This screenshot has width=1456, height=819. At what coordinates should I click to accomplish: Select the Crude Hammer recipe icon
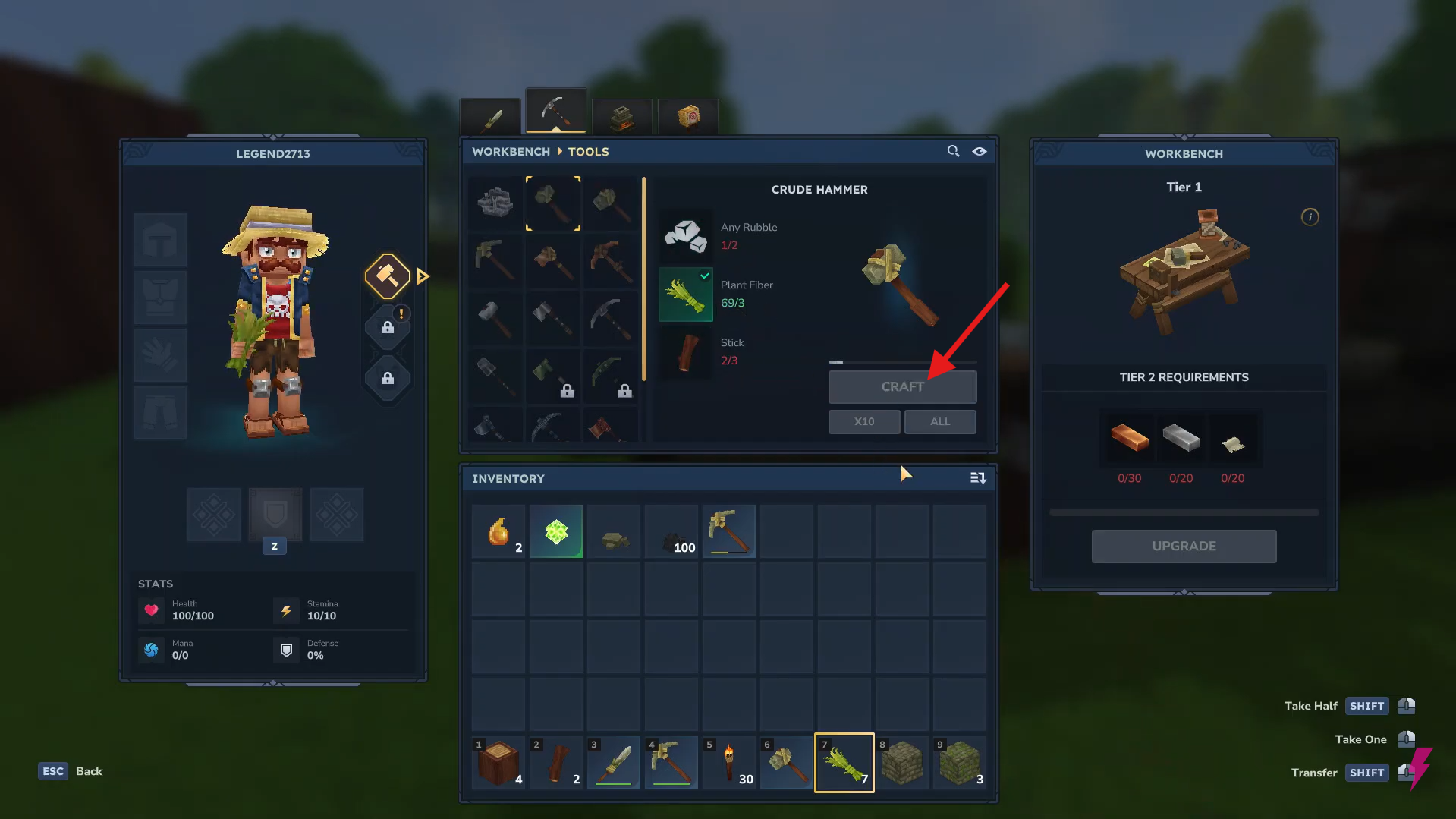point(553,203)
